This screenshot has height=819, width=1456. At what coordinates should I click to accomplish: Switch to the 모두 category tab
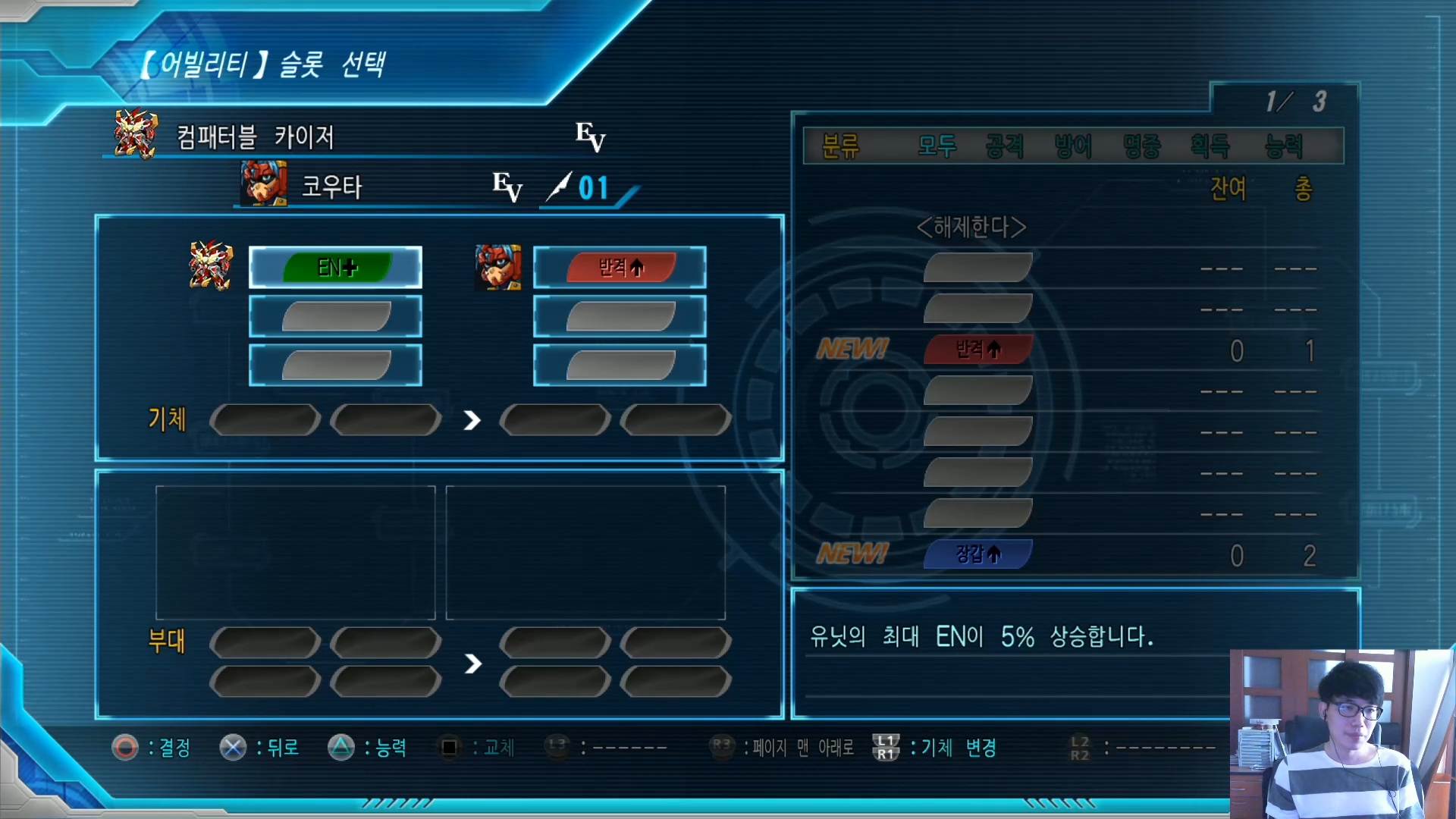click(x=937, y=146)
